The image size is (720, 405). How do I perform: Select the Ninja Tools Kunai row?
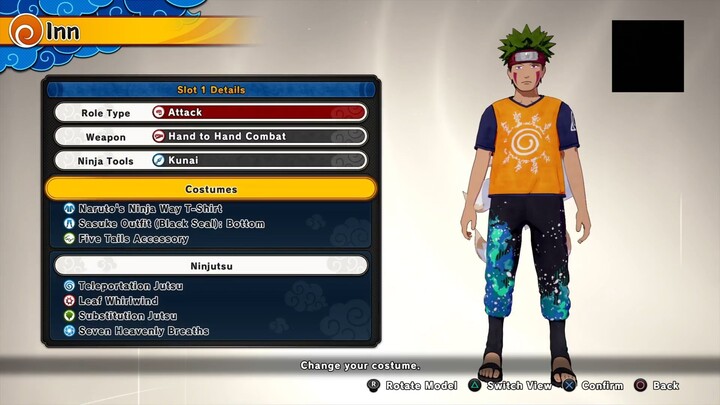[x=210, y=160]
